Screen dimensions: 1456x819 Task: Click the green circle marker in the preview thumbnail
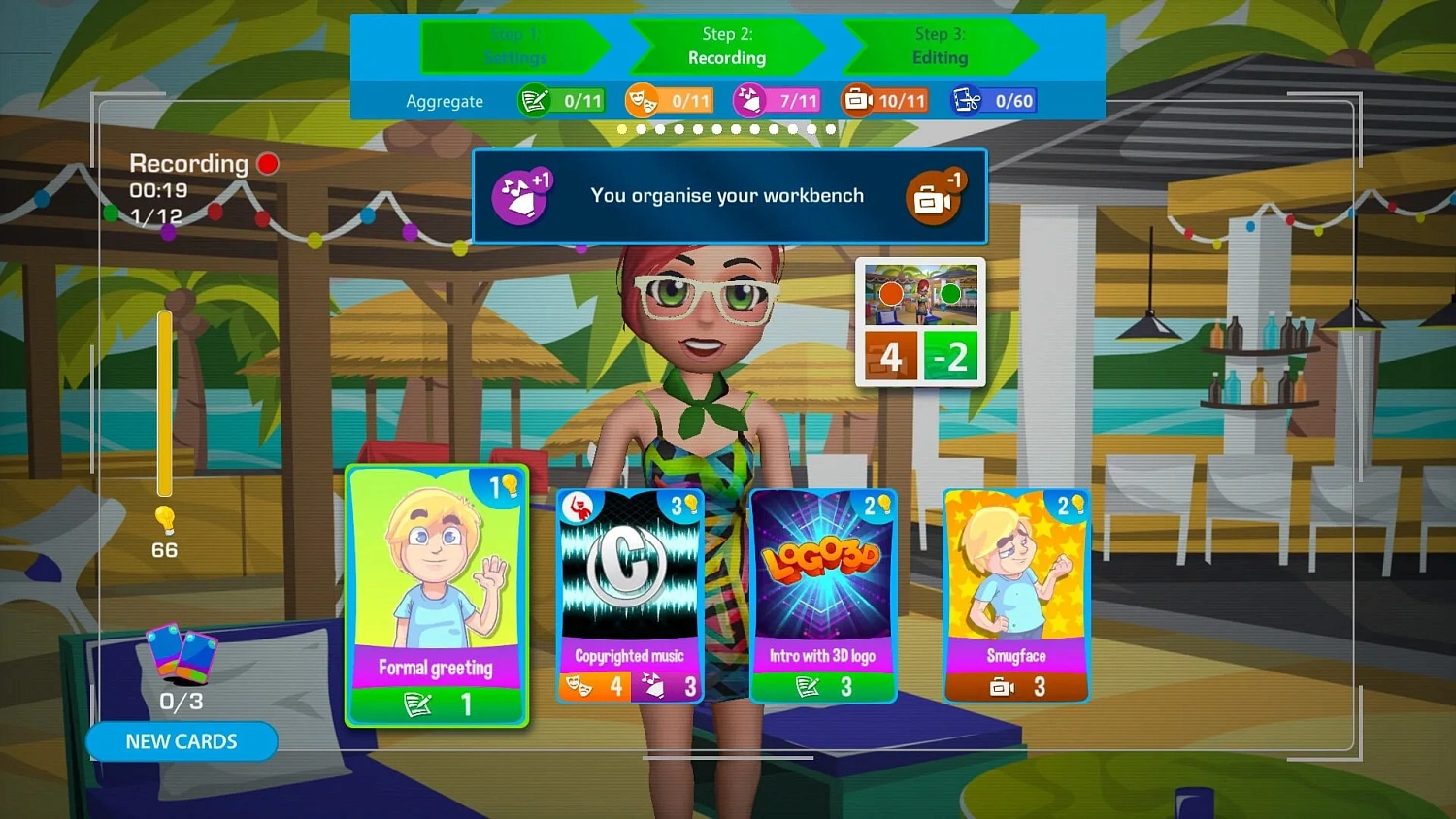coord(951,291)
